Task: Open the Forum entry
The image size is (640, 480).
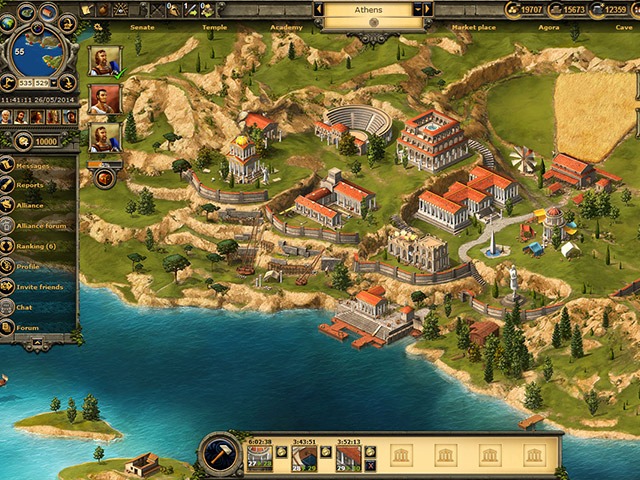Action: point(28,327)
